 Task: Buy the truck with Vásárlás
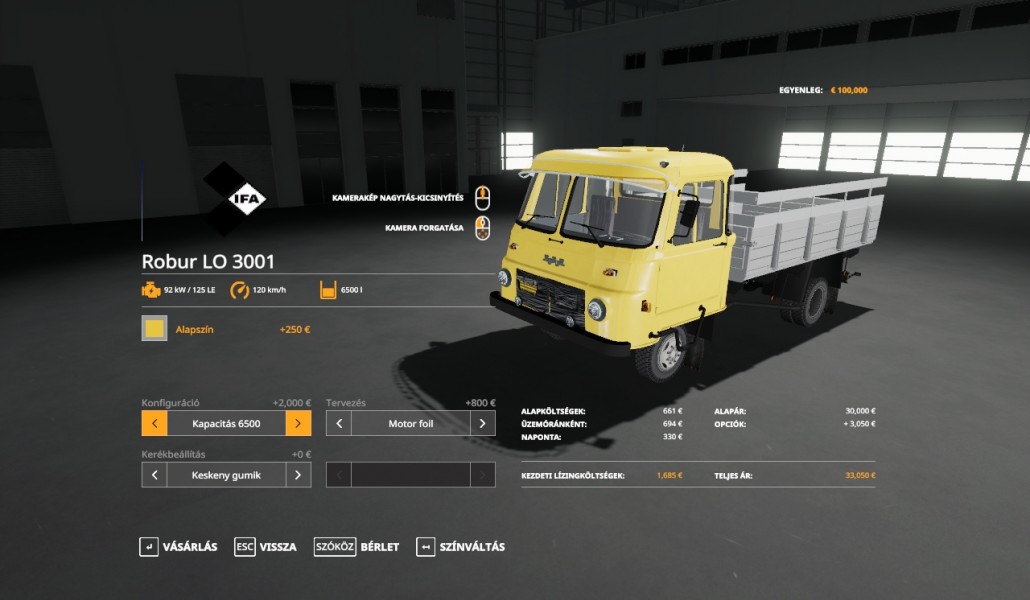pyautogui.click(x=178, y=547)
